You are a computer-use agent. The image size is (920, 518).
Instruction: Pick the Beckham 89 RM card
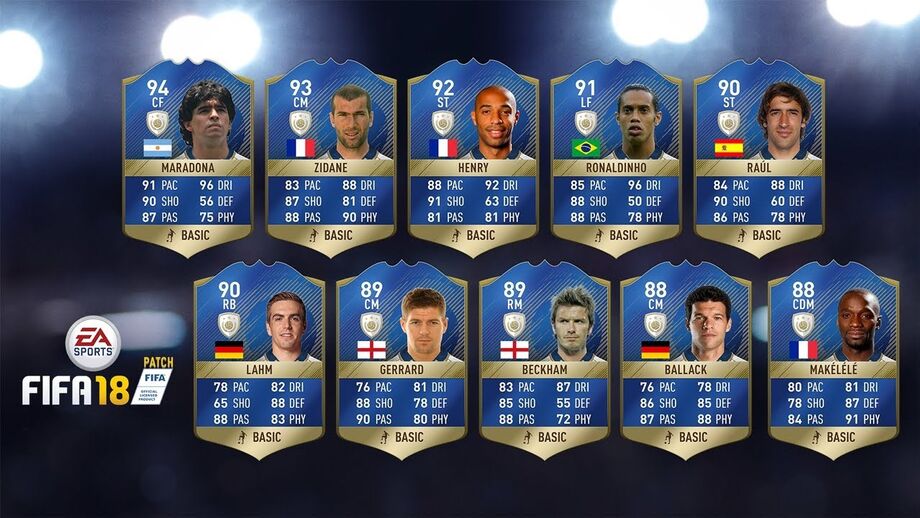[x=544, y=357]
